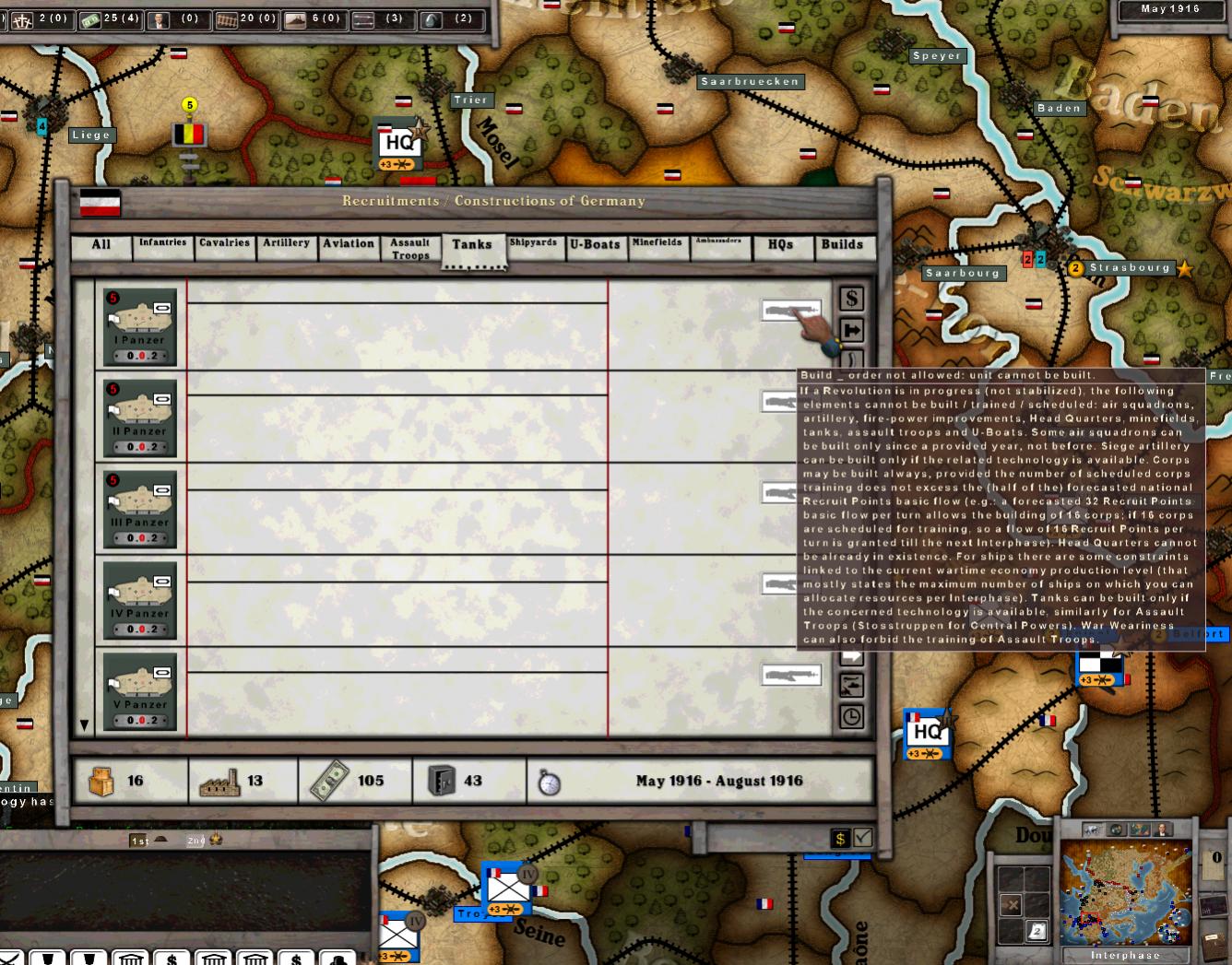Open the Assault Troops tab
1232x965 pixels.
[x=410, y=248]
